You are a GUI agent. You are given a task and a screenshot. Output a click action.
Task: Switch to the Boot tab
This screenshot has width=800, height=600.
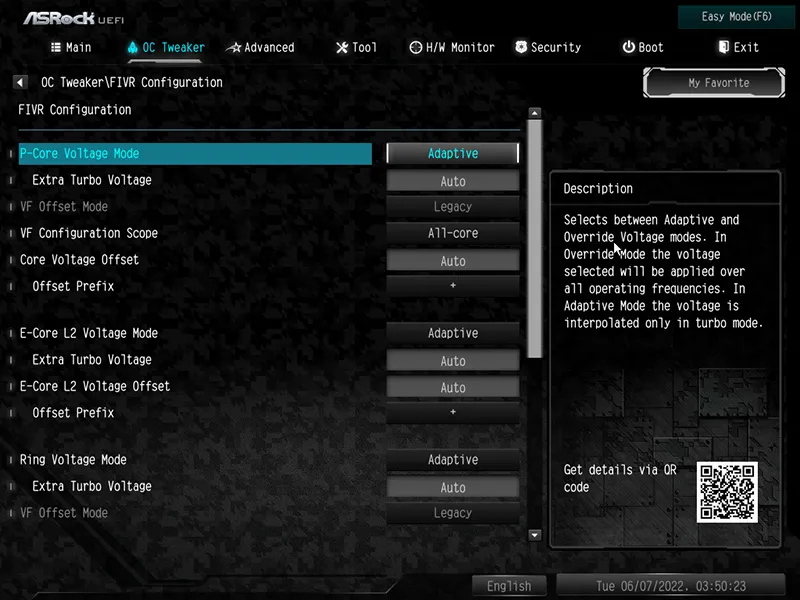click(643, 47)
